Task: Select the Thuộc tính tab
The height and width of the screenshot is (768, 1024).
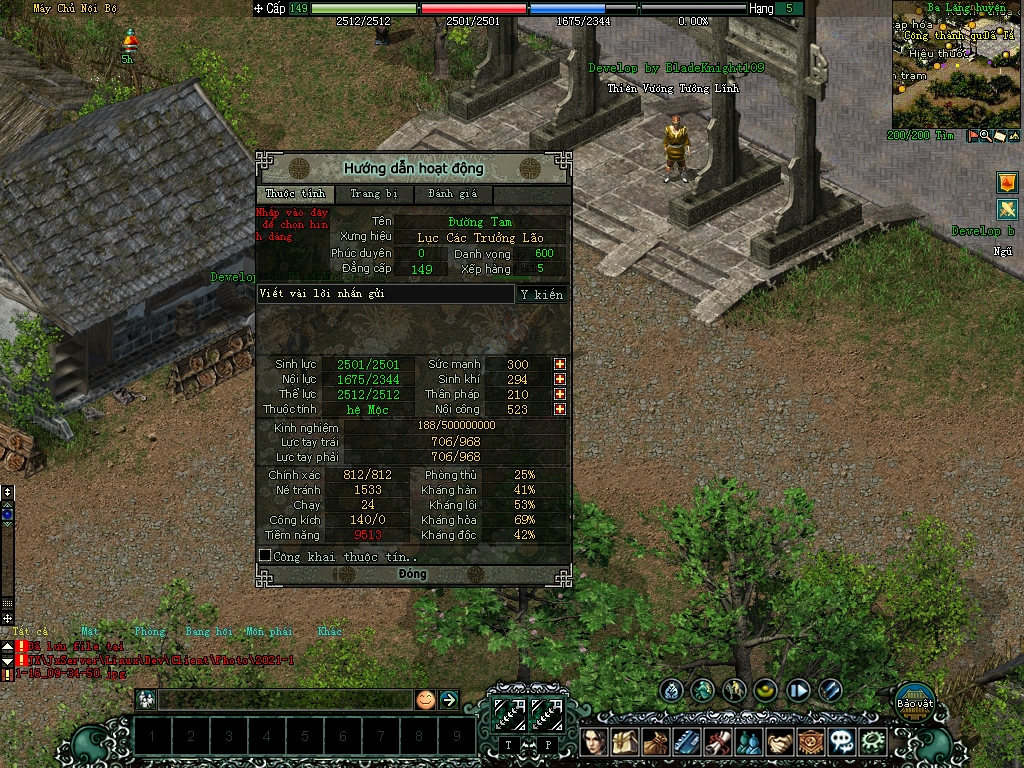Action: 296,194
